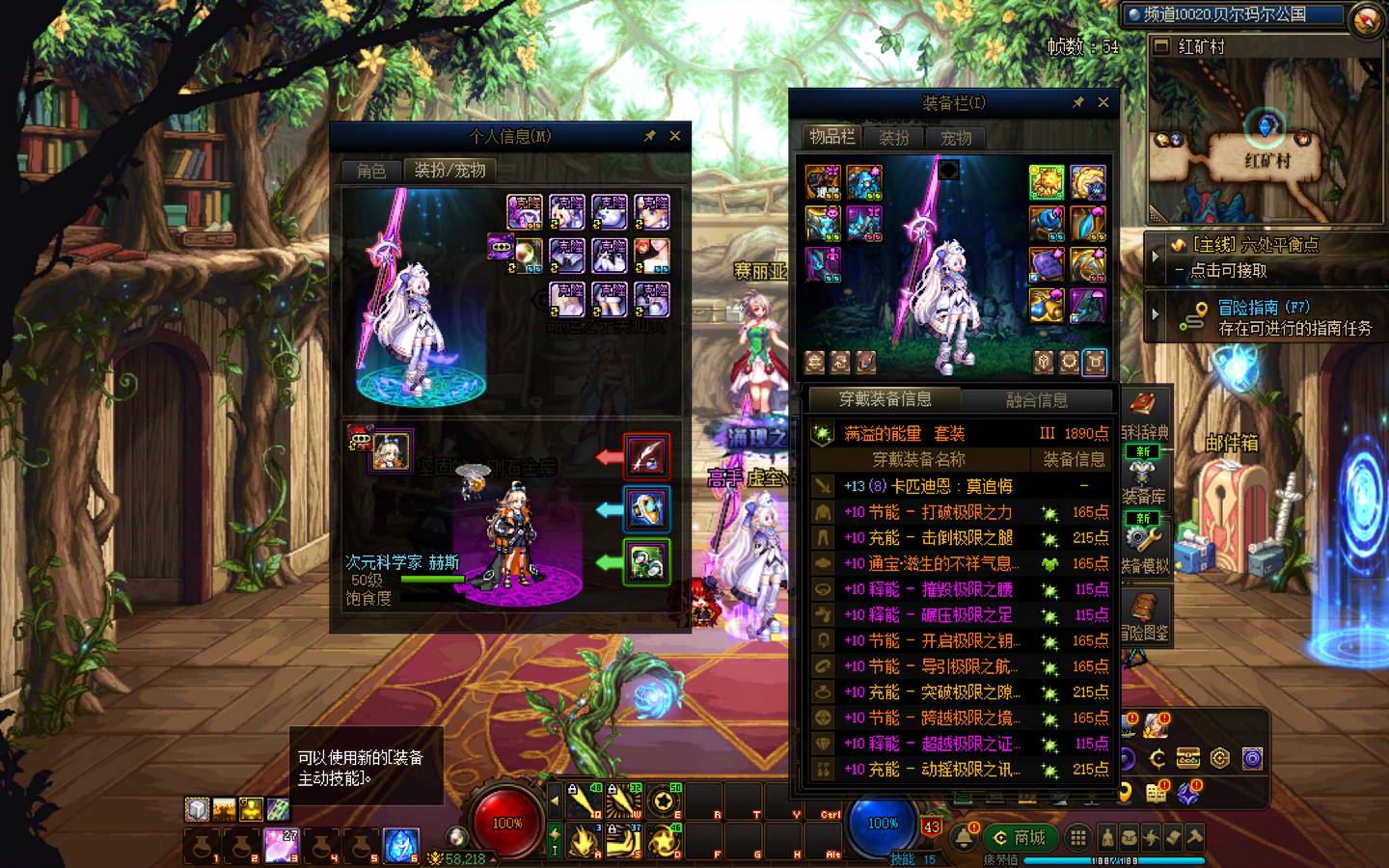Open the 宠物 tab in equipment window
The height and width of the screenshot is (868, 1389).
(x=956, y=138)
